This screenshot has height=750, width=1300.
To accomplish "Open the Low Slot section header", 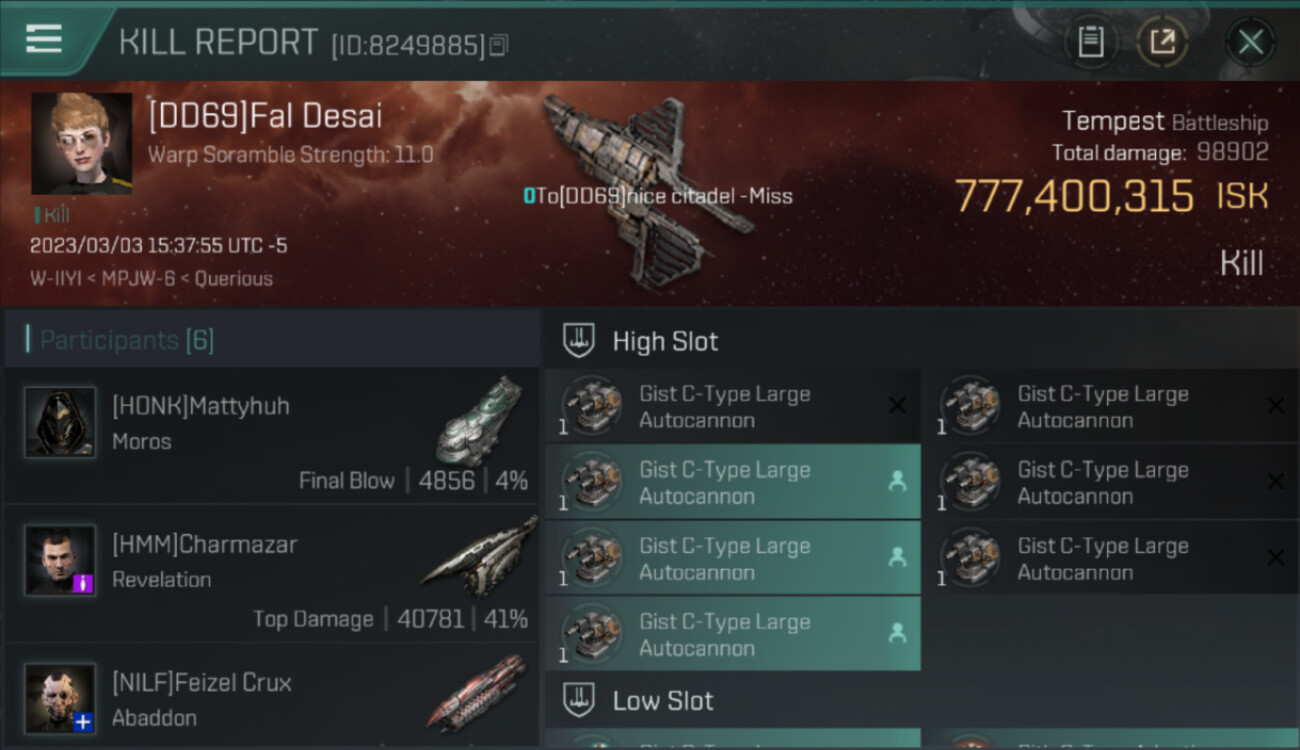I will [663, 700].
